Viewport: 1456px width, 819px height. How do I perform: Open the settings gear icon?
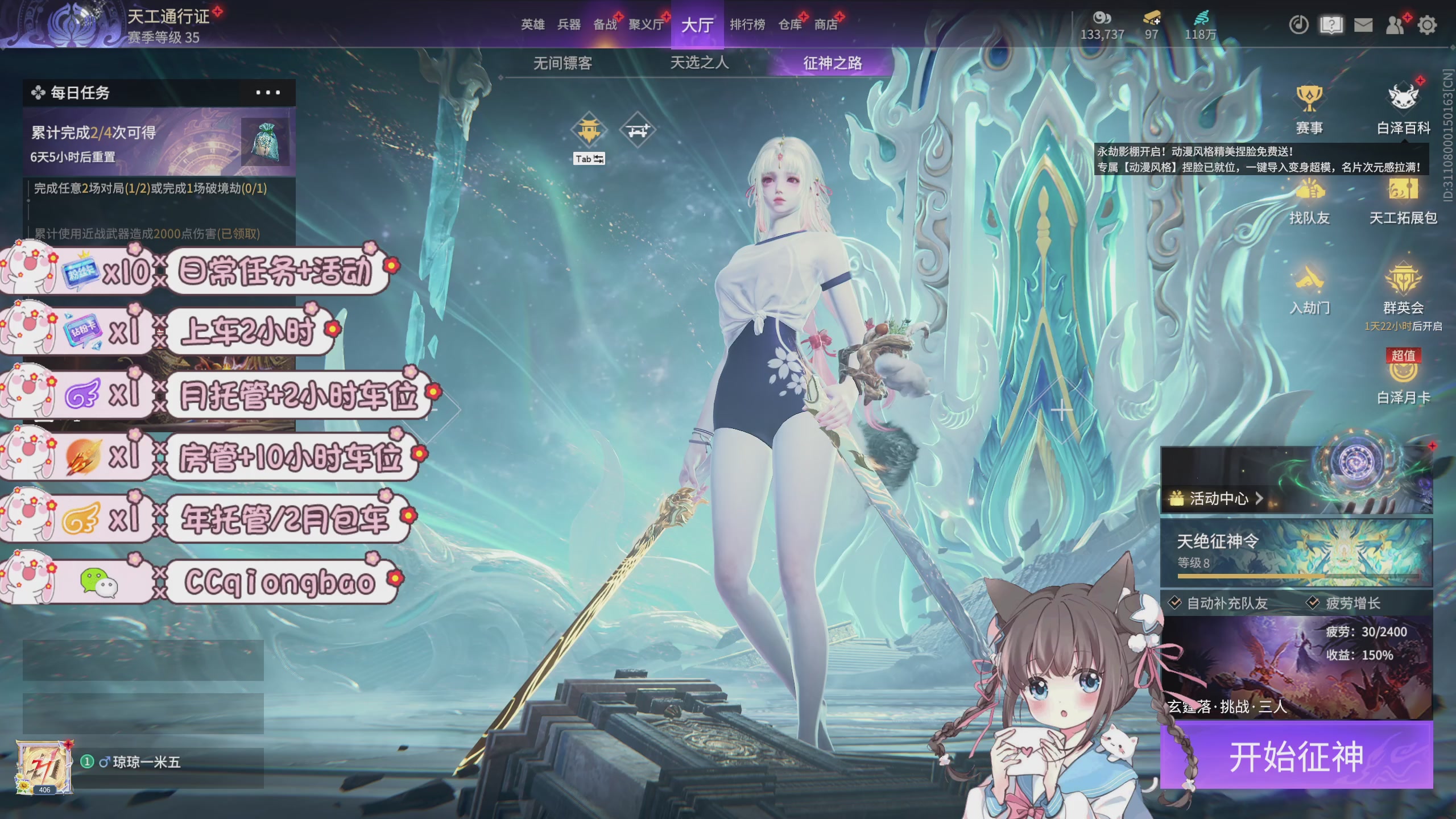click(1426, 25)
